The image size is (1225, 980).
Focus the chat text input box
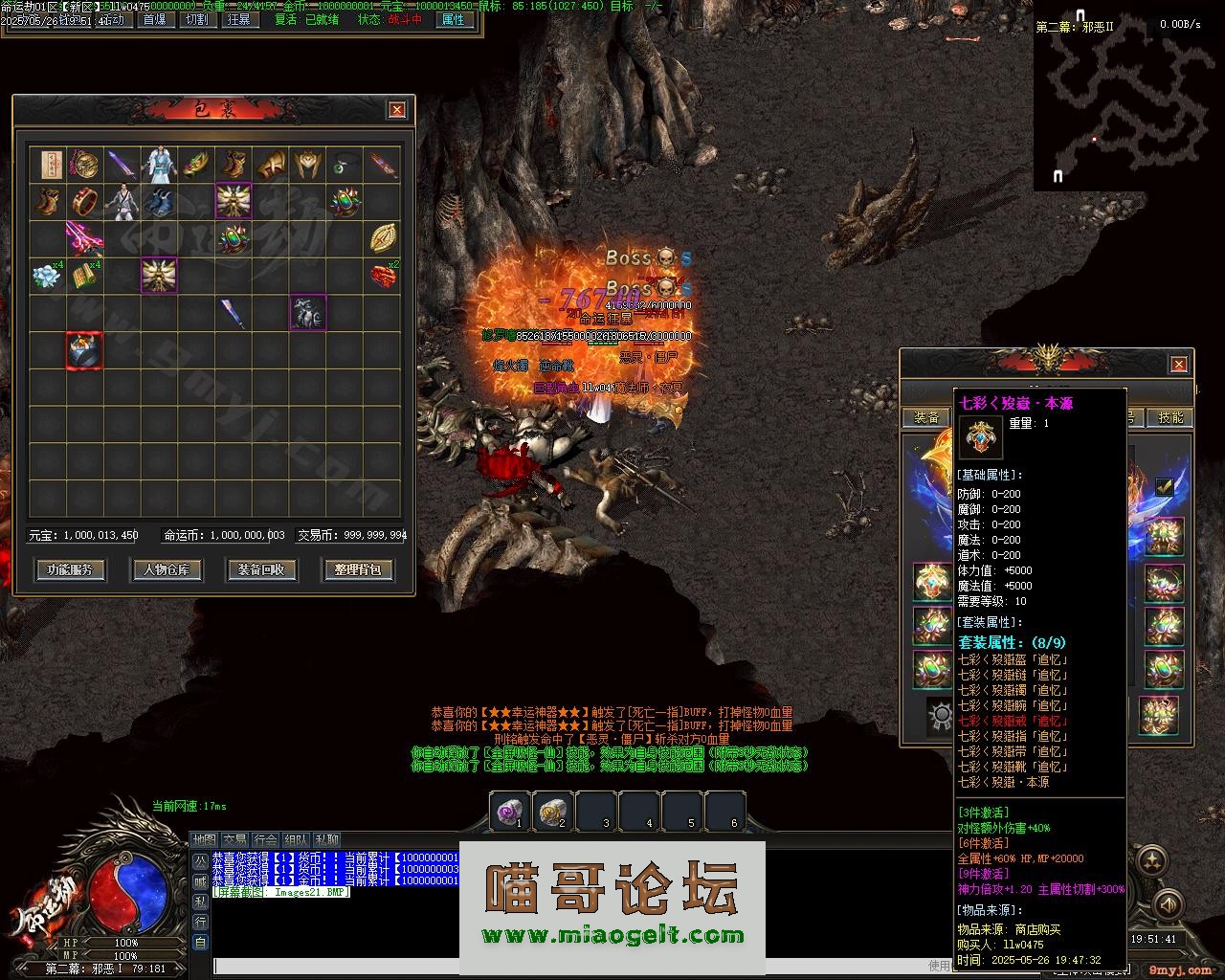[x=565, y=967]
